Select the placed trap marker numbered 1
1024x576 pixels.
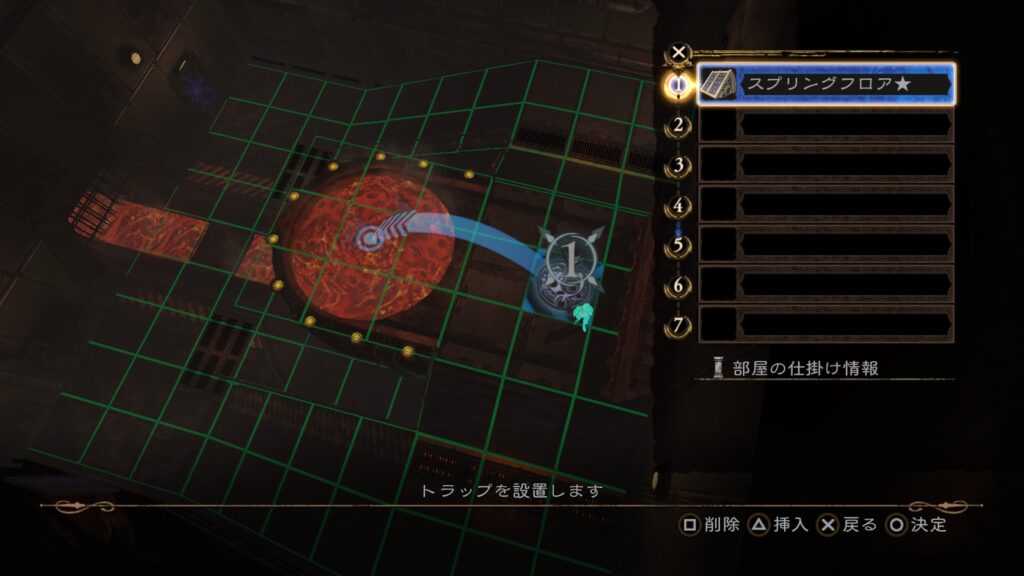[x=568, y=260]
